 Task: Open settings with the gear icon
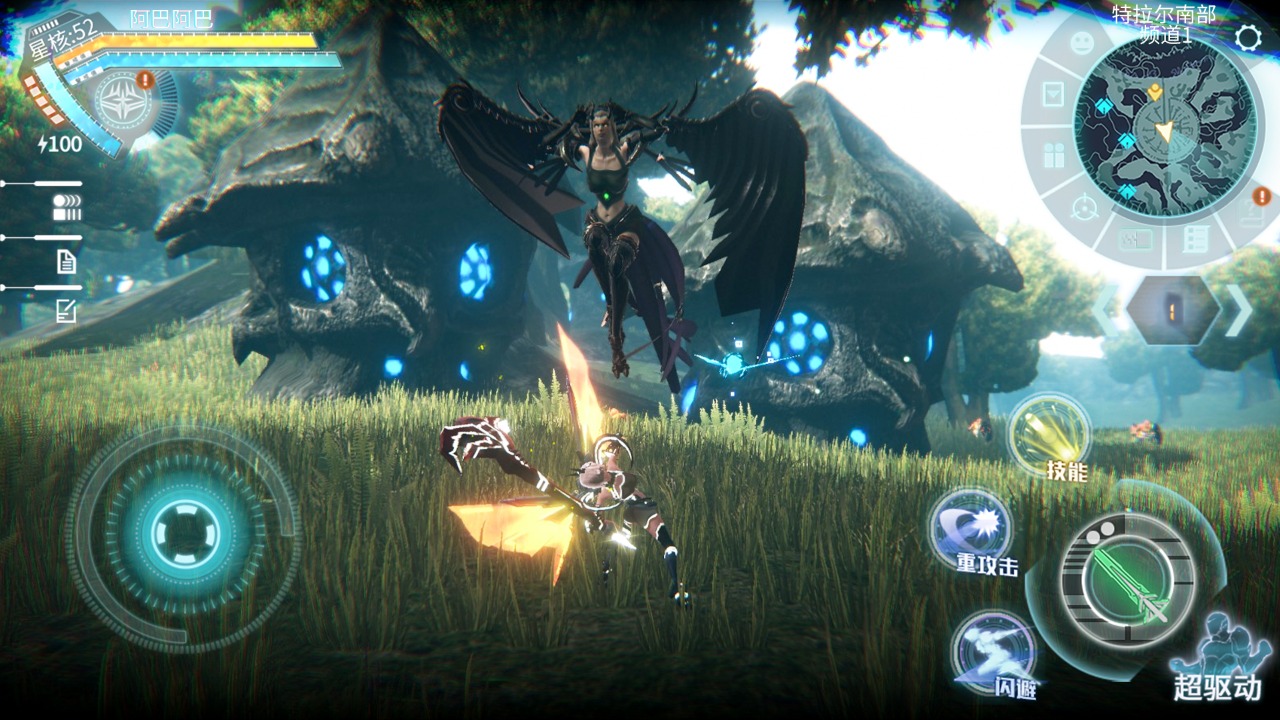(x=1247, y=38)
